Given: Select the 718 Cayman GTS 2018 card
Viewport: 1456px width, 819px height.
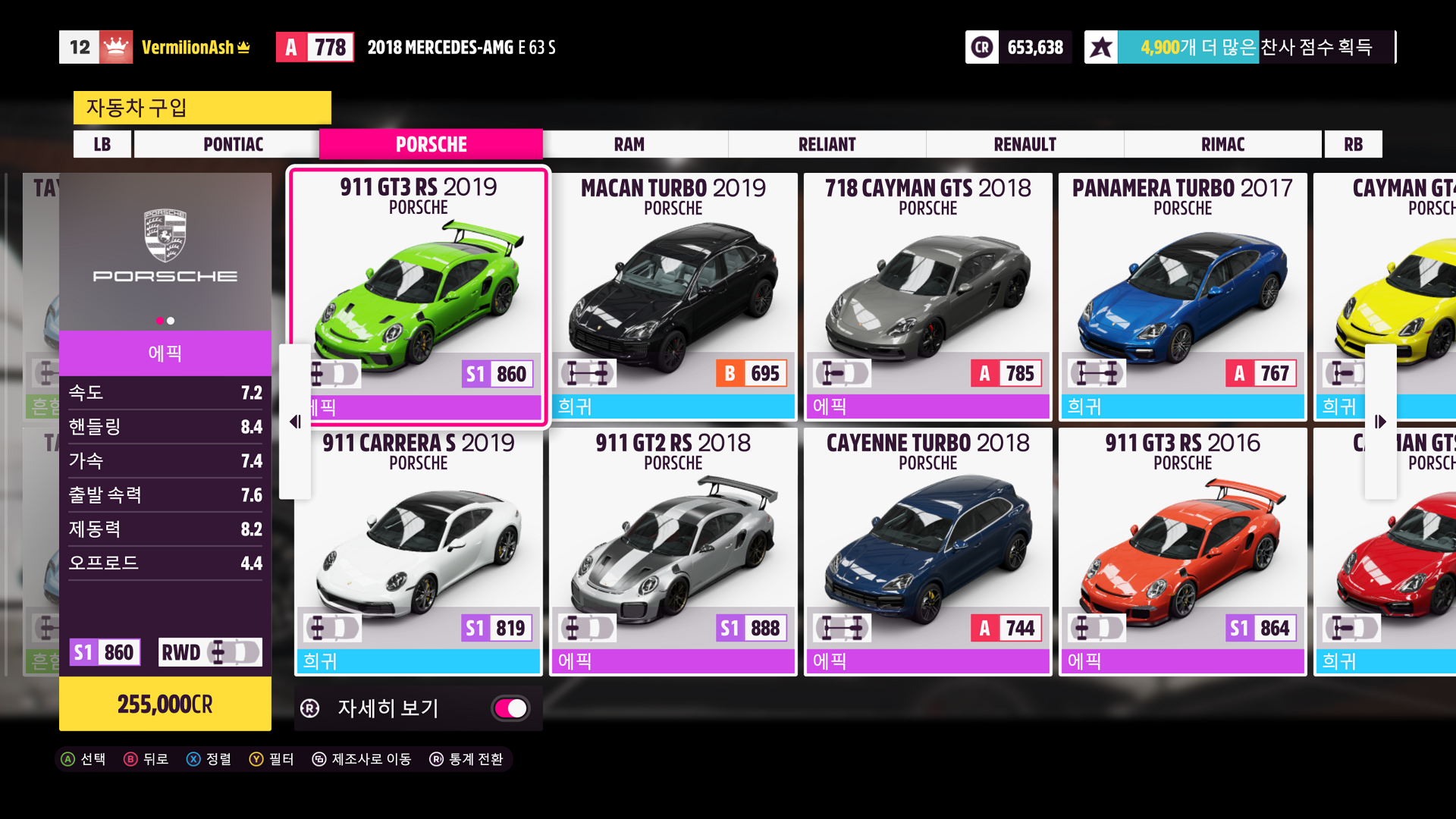Looking at the screenshot, I should pyautogui.click(x=927, y=296).
